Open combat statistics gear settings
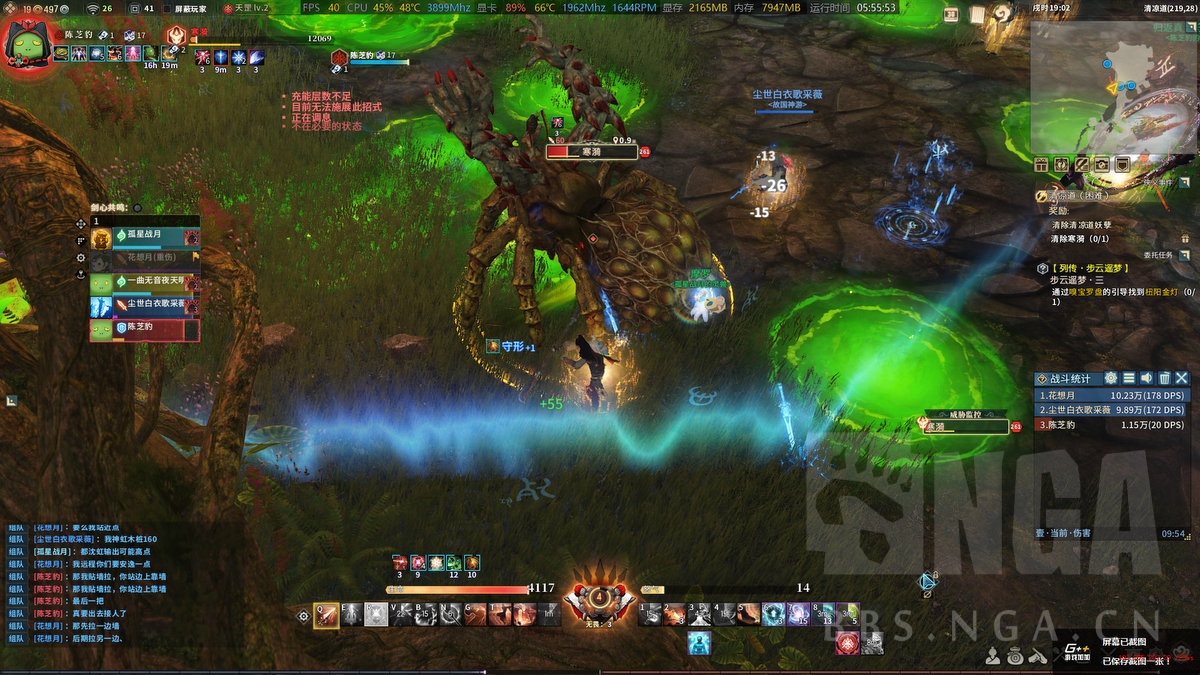The width and height of the screenshot is (1200, 675). 1111,378
